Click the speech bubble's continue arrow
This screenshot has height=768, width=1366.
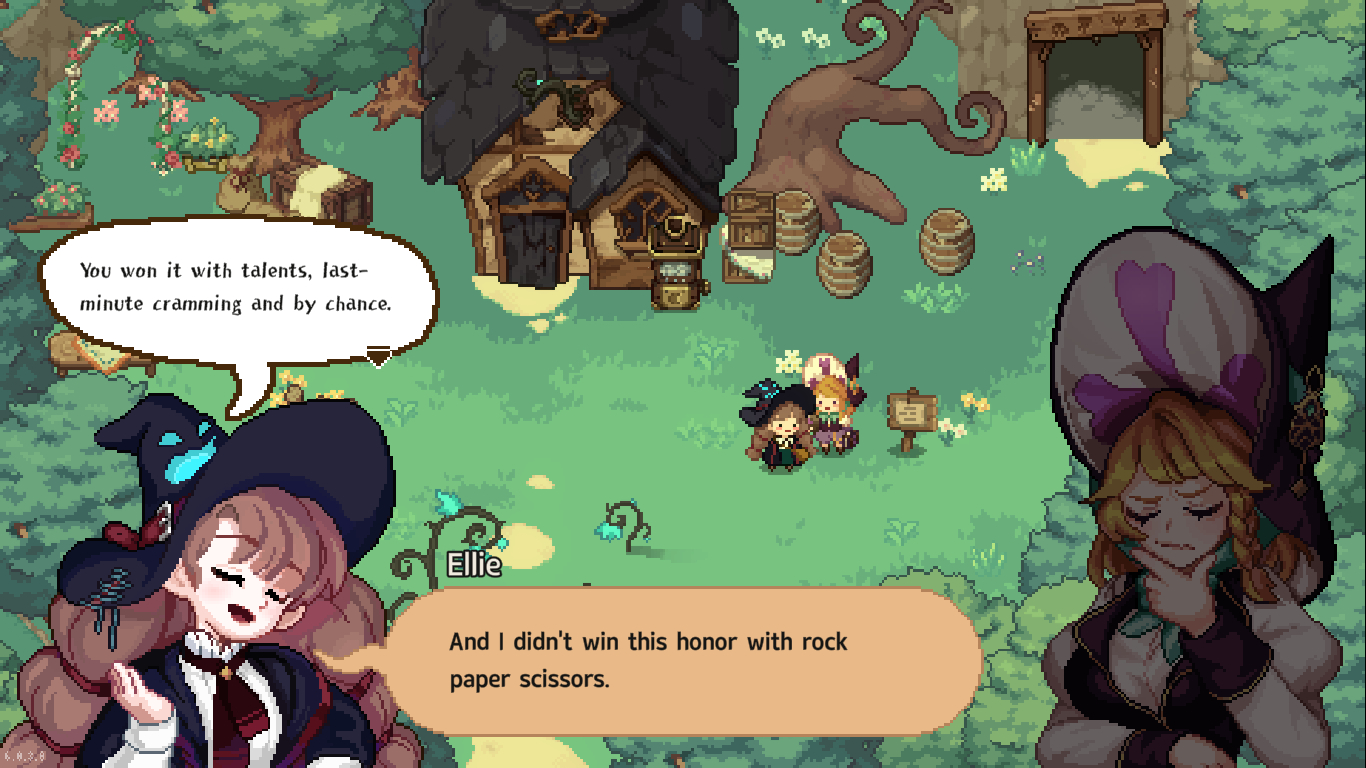tap(378, 356)
